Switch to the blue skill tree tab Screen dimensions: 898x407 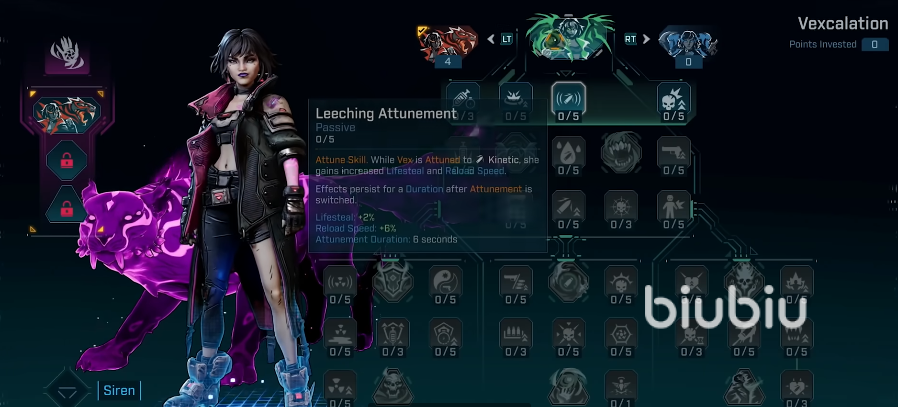689,42
